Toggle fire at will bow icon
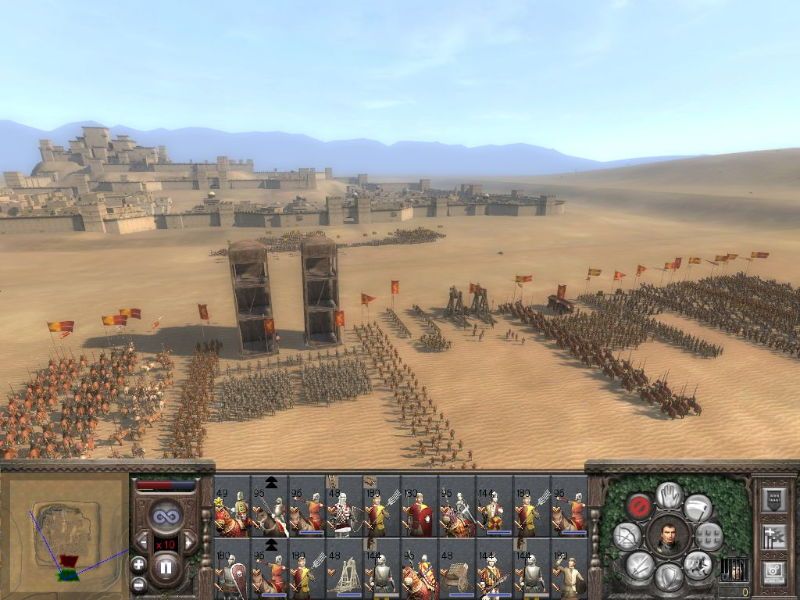800x600 pixels. pos(628,537)
